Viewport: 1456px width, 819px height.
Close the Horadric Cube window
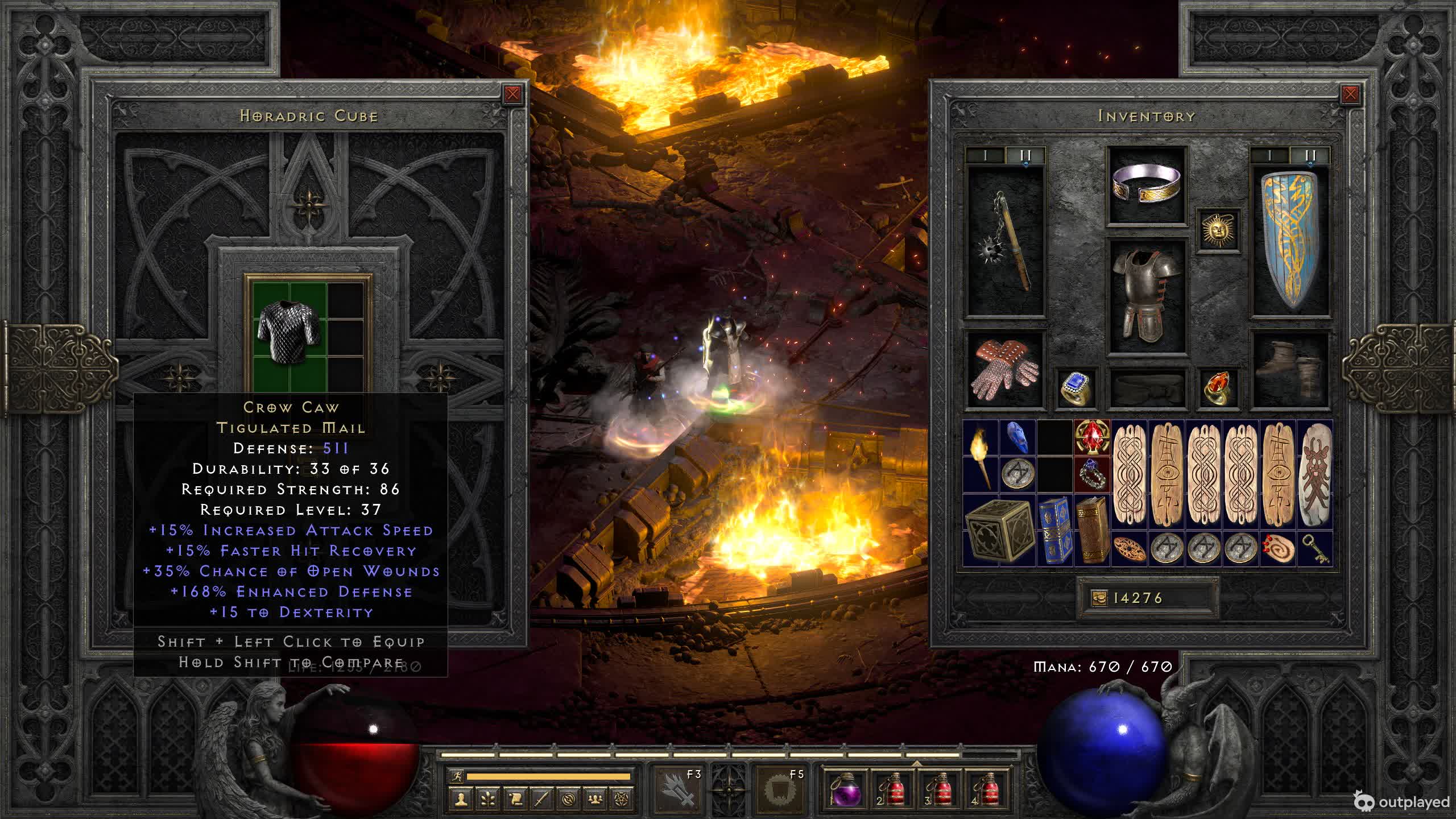coord(512,94)
